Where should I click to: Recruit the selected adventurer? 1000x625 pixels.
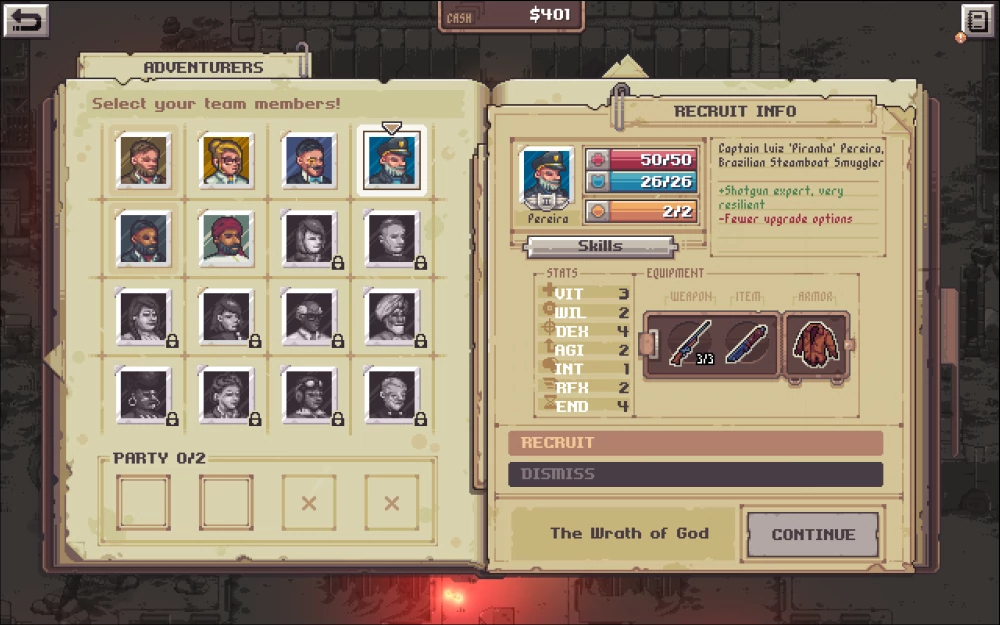[695, 443]
